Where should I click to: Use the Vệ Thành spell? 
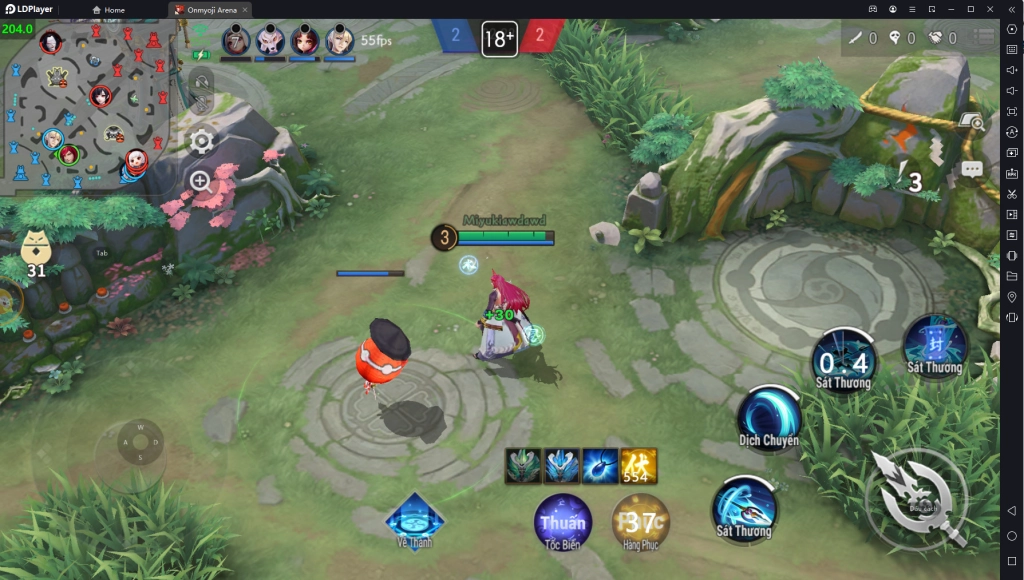coord(414,518)
